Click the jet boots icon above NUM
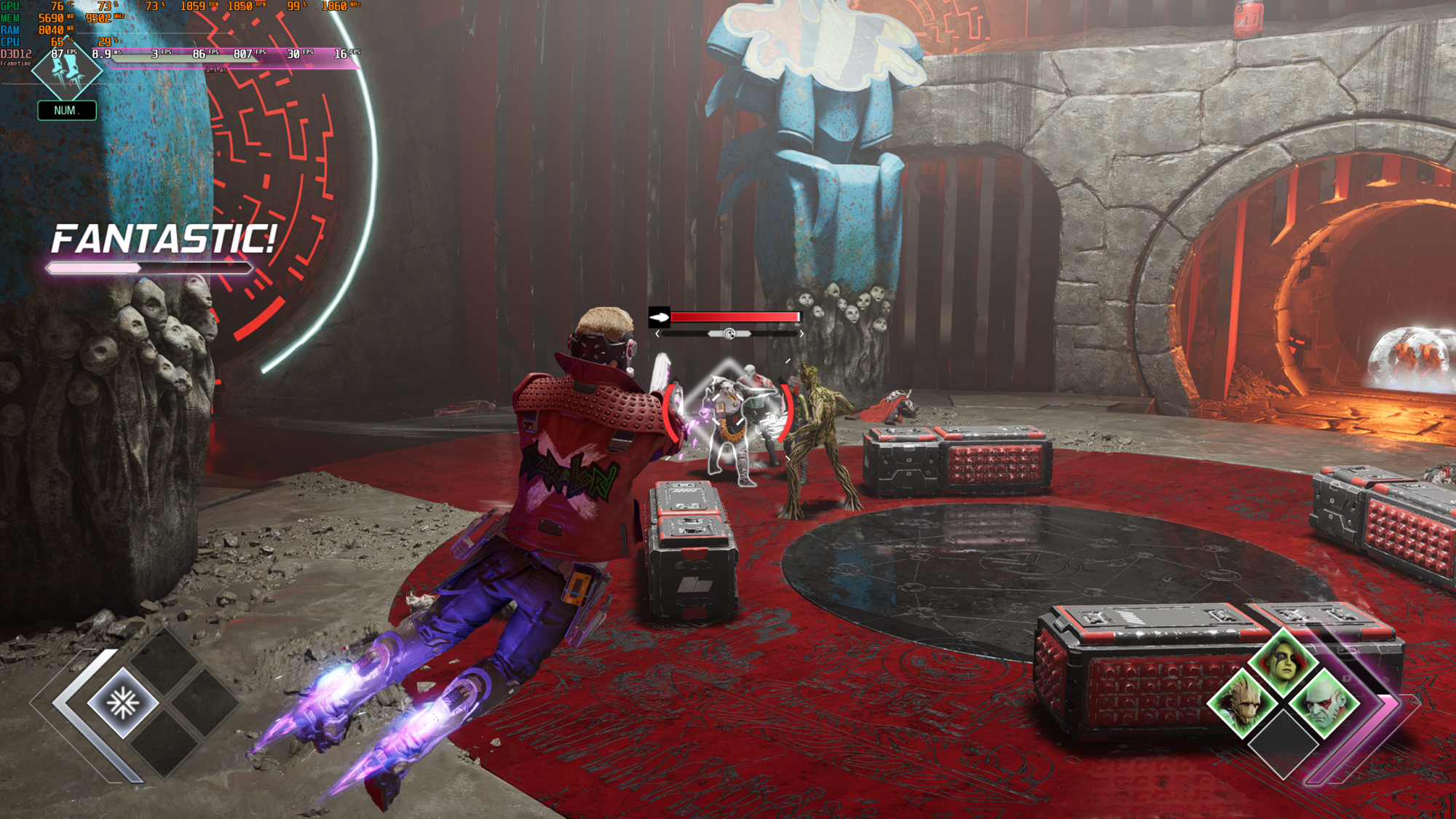The height and width of the screenshot is (819, 1456). click(67, 71)
